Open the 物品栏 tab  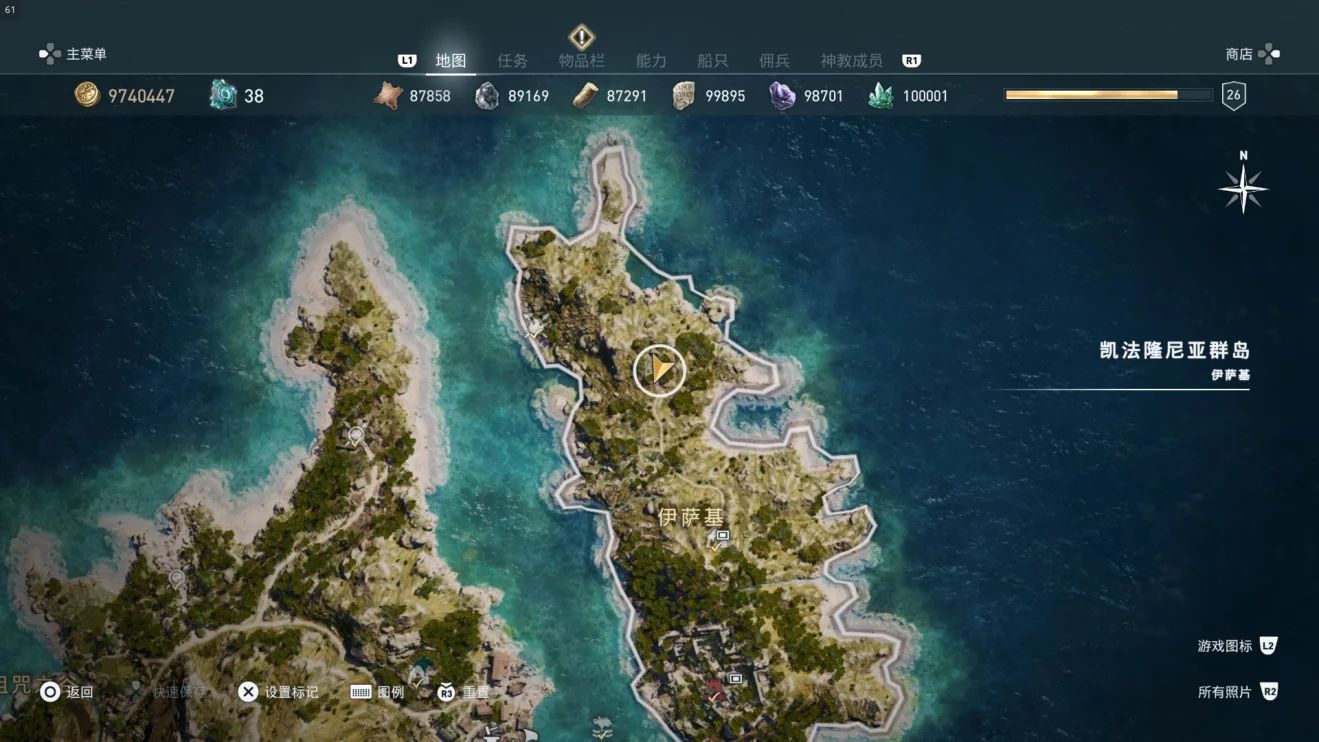point(581,61)
